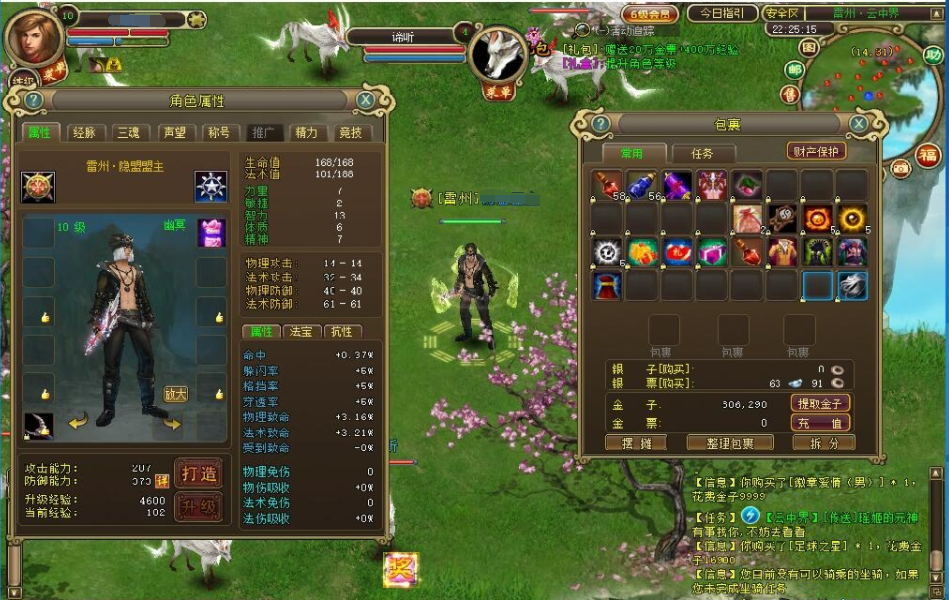Switch to the 经脉 tab
The width and height of the screenshot is (949, 600).
(84, 132)
